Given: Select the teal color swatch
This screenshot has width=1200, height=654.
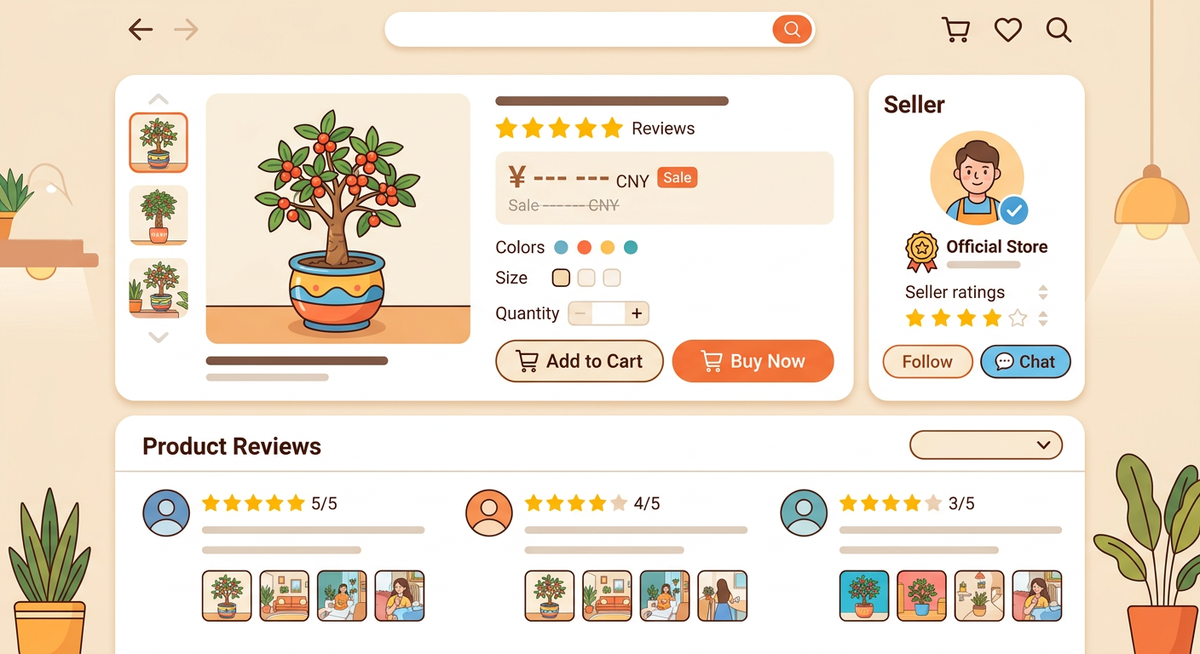Looking at the screenshot, I should click(630, 247).
